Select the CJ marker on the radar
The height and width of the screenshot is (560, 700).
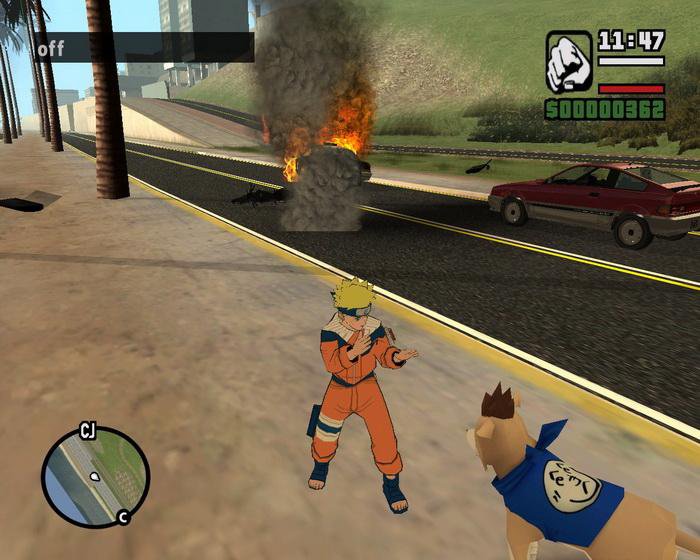tap(87, 432)
